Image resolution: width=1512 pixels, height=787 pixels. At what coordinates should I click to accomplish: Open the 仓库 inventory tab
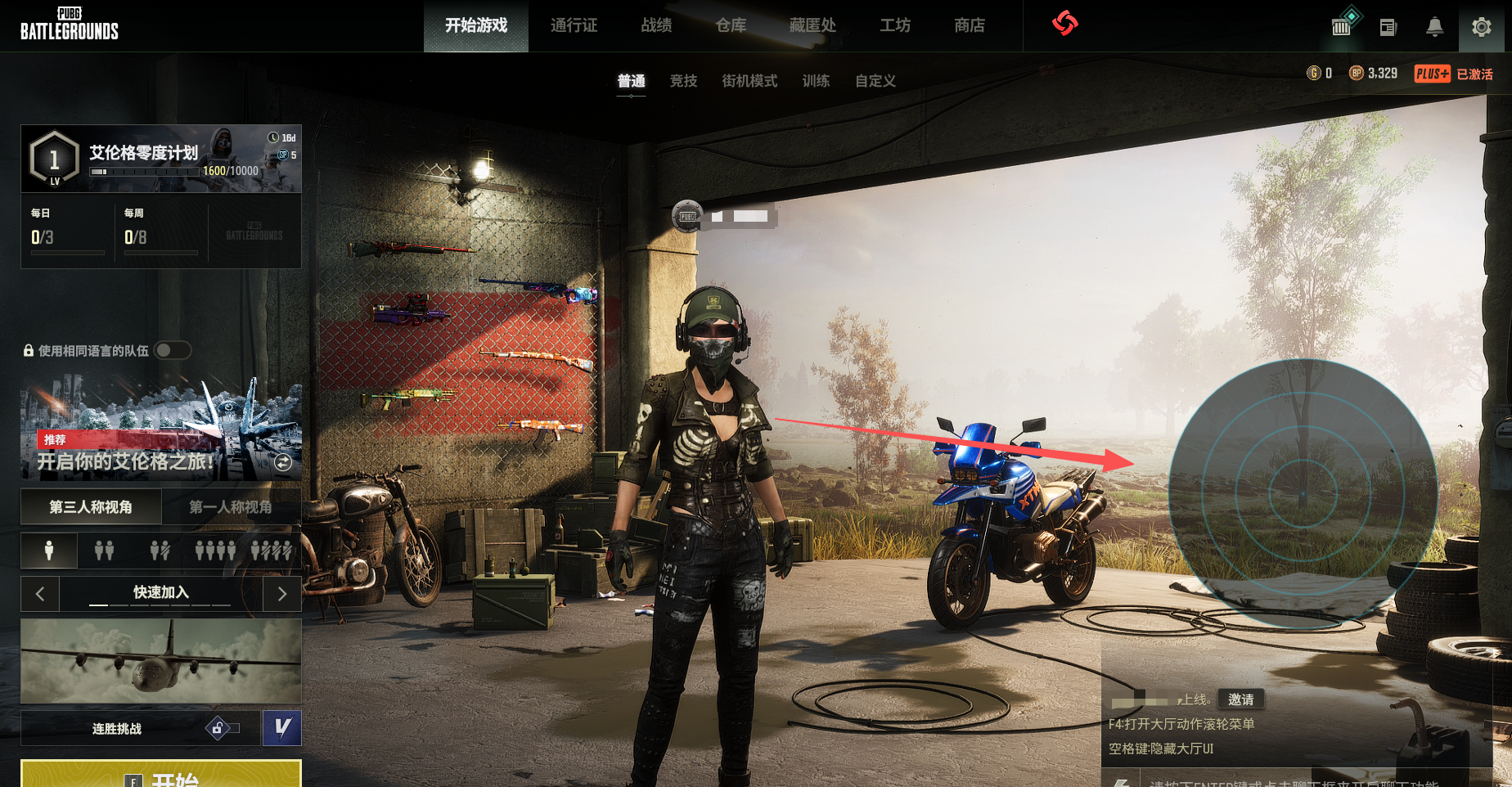[x=731, y=25]
